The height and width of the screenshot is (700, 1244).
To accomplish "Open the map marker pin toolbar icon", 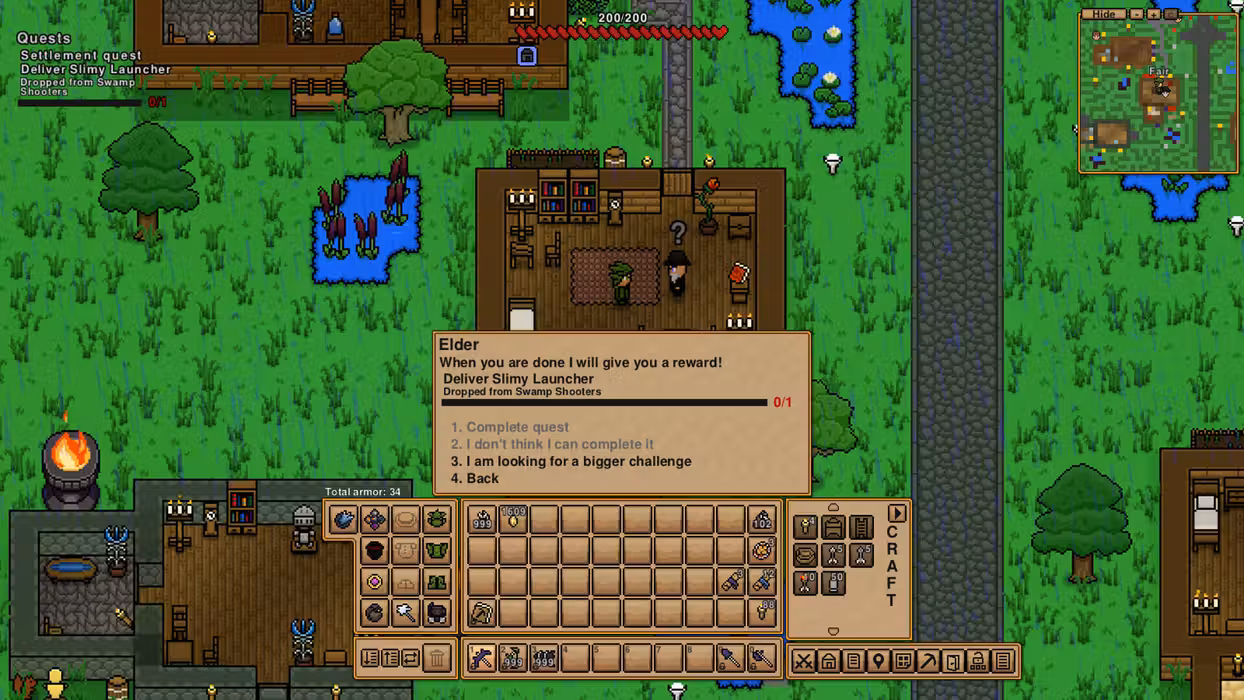I will (878, 661).
